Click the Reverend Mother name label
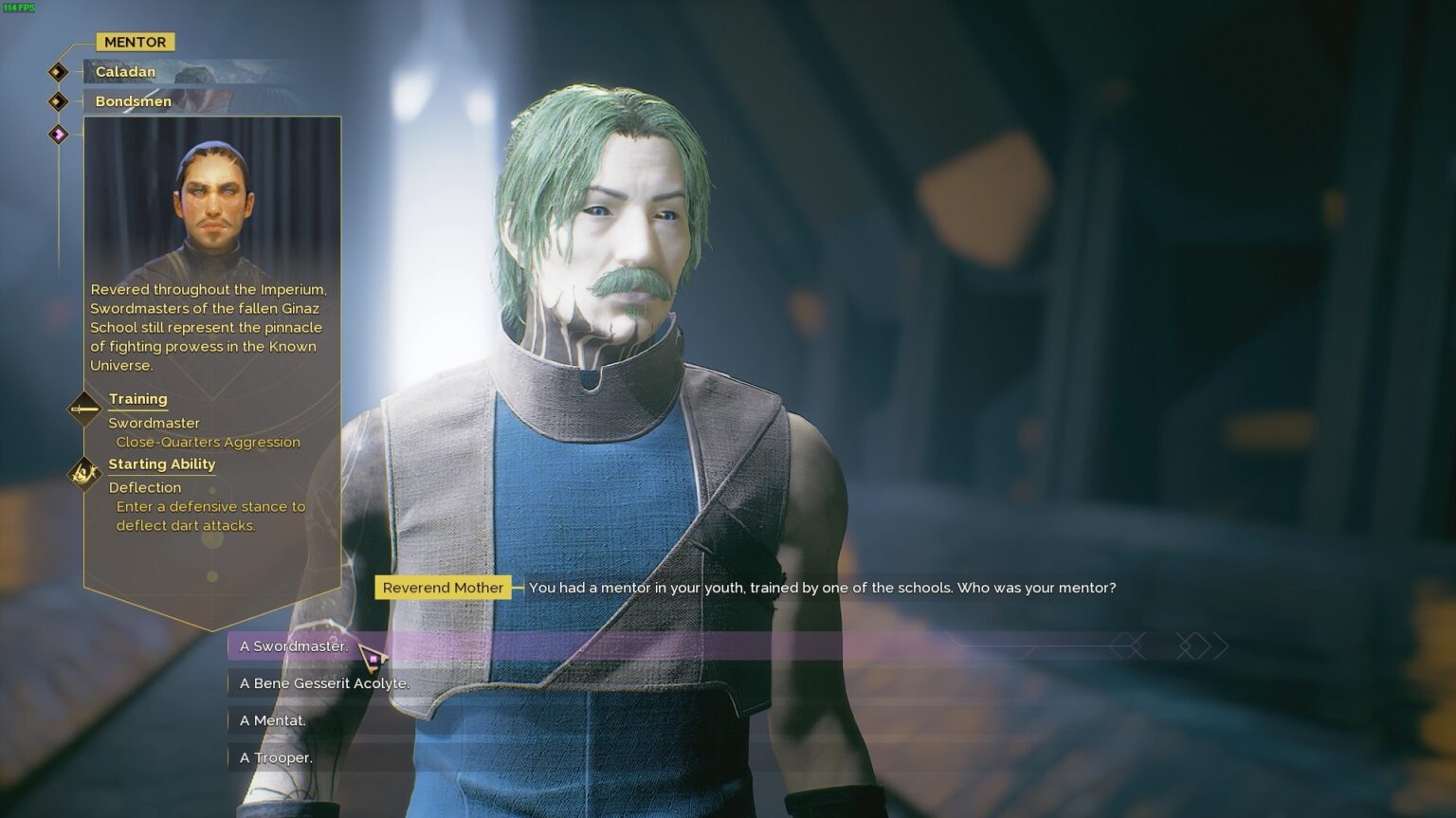 (x=443, y=587)
